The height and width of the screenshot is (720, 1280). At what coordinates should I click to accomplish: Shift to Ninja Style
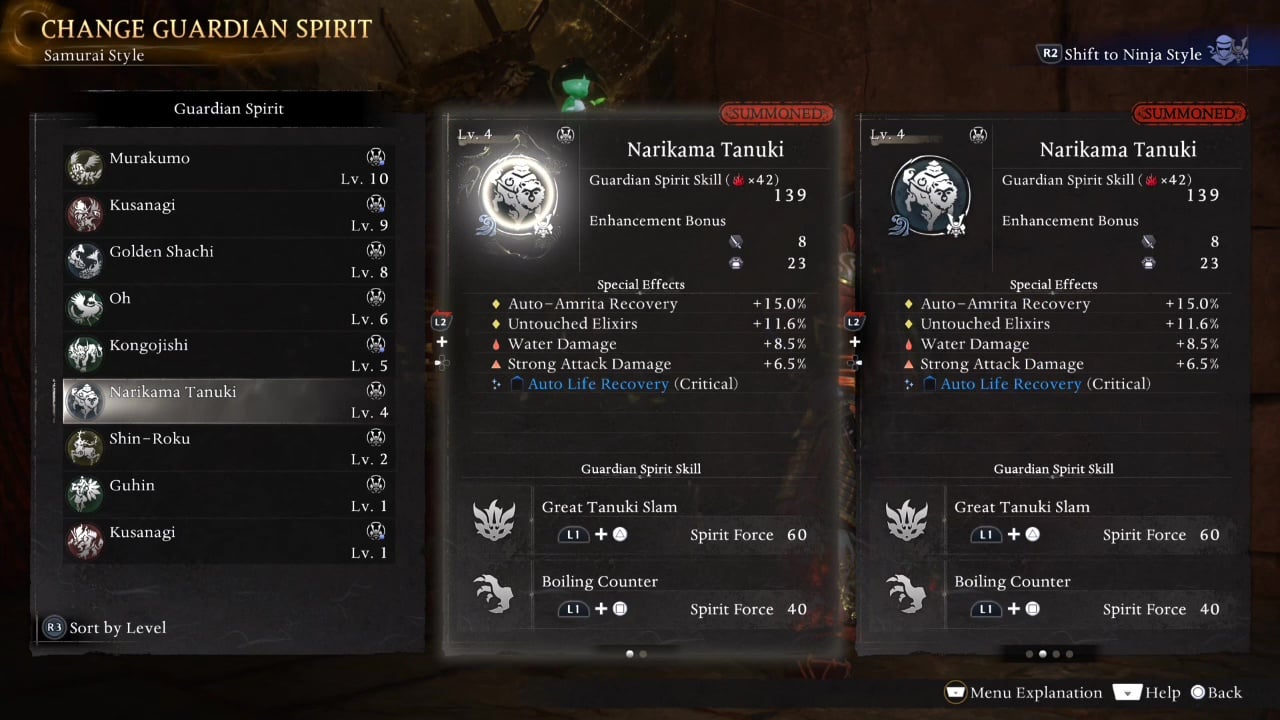(x=1132, y=54)
